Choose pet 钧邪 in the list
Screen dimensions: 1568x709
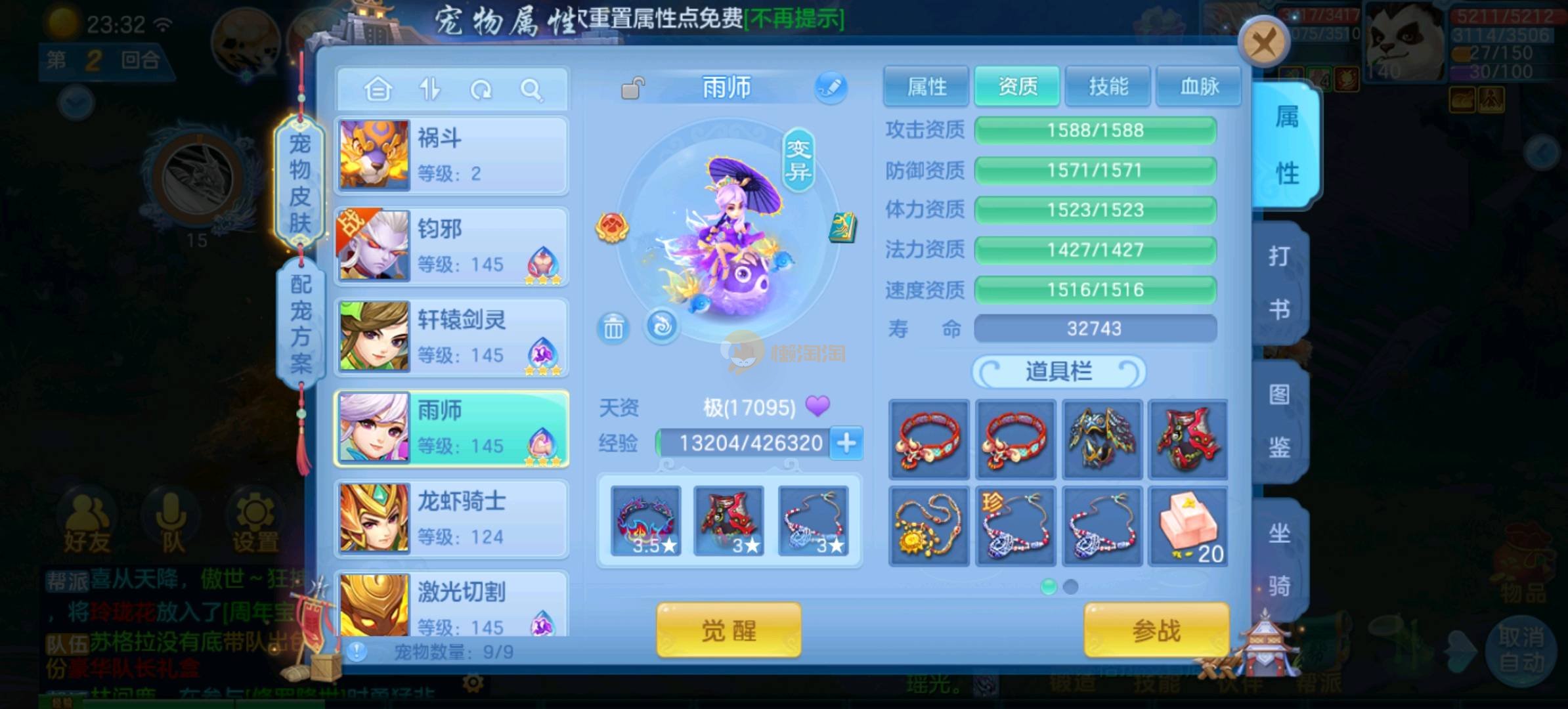point(451,246)
